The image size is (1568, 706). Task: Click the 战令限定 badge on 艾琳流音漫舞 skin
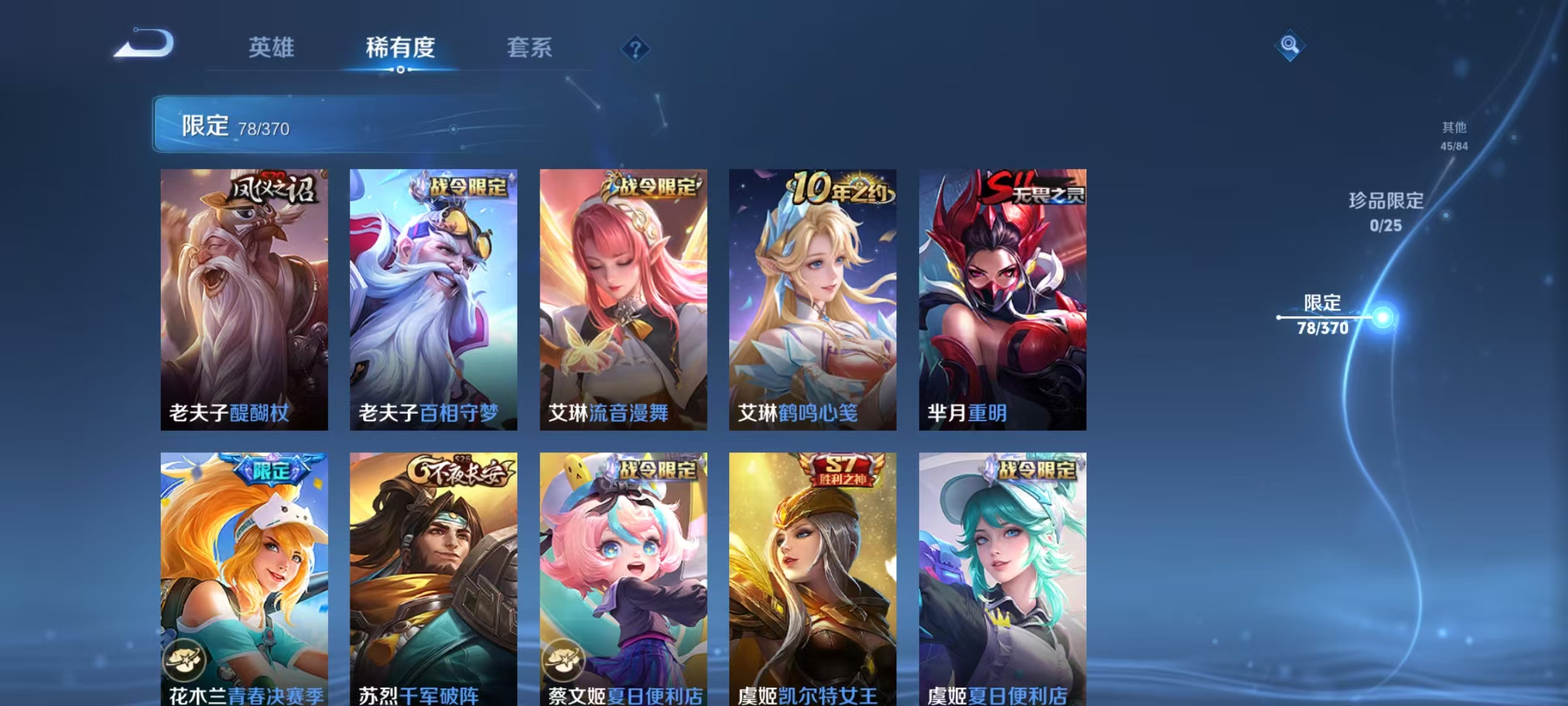pyautogui.click(x=655, y=186)
